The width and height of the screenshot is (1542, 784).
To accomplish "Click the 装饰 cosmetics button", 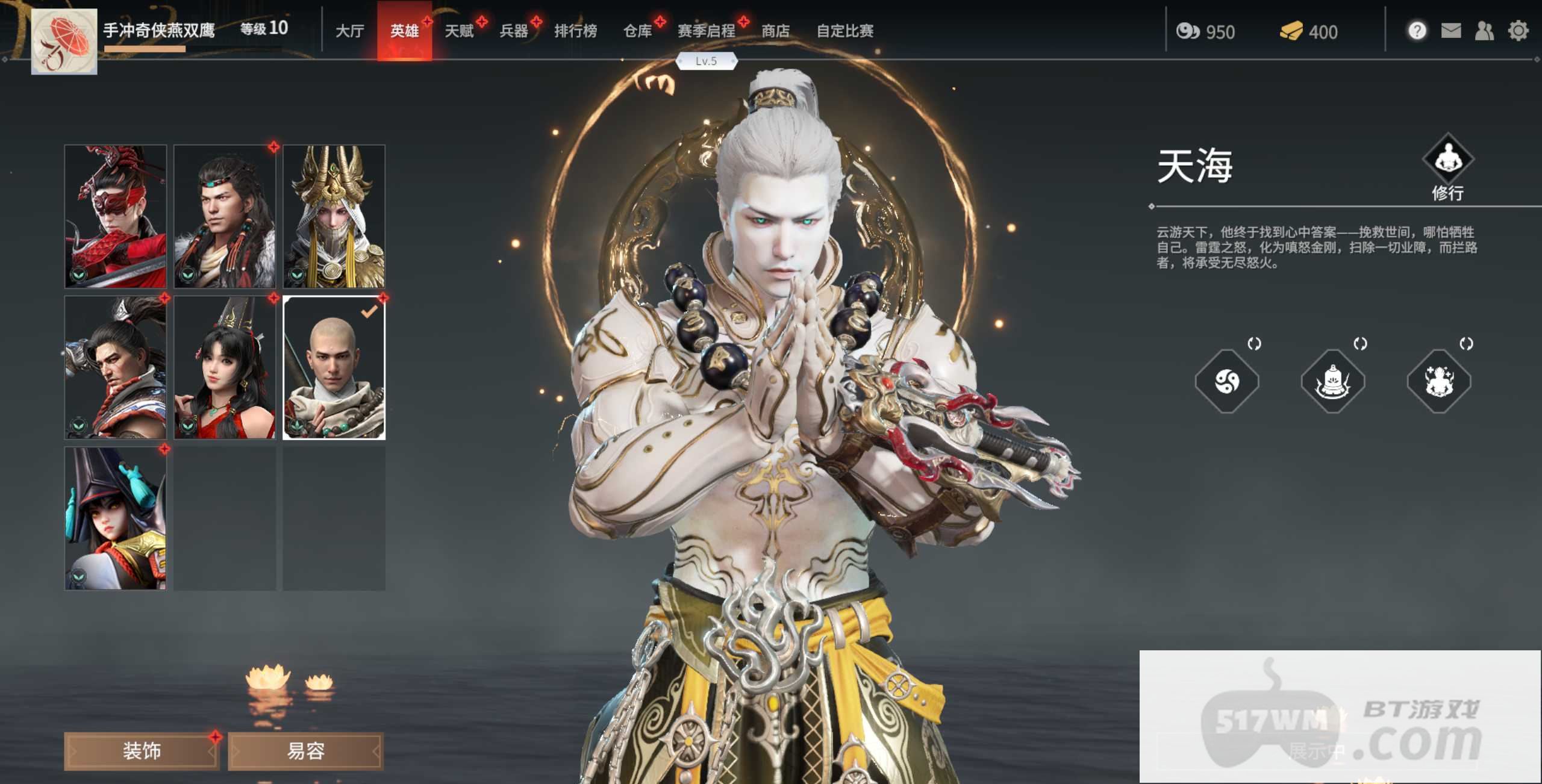I will pos(142,751).
